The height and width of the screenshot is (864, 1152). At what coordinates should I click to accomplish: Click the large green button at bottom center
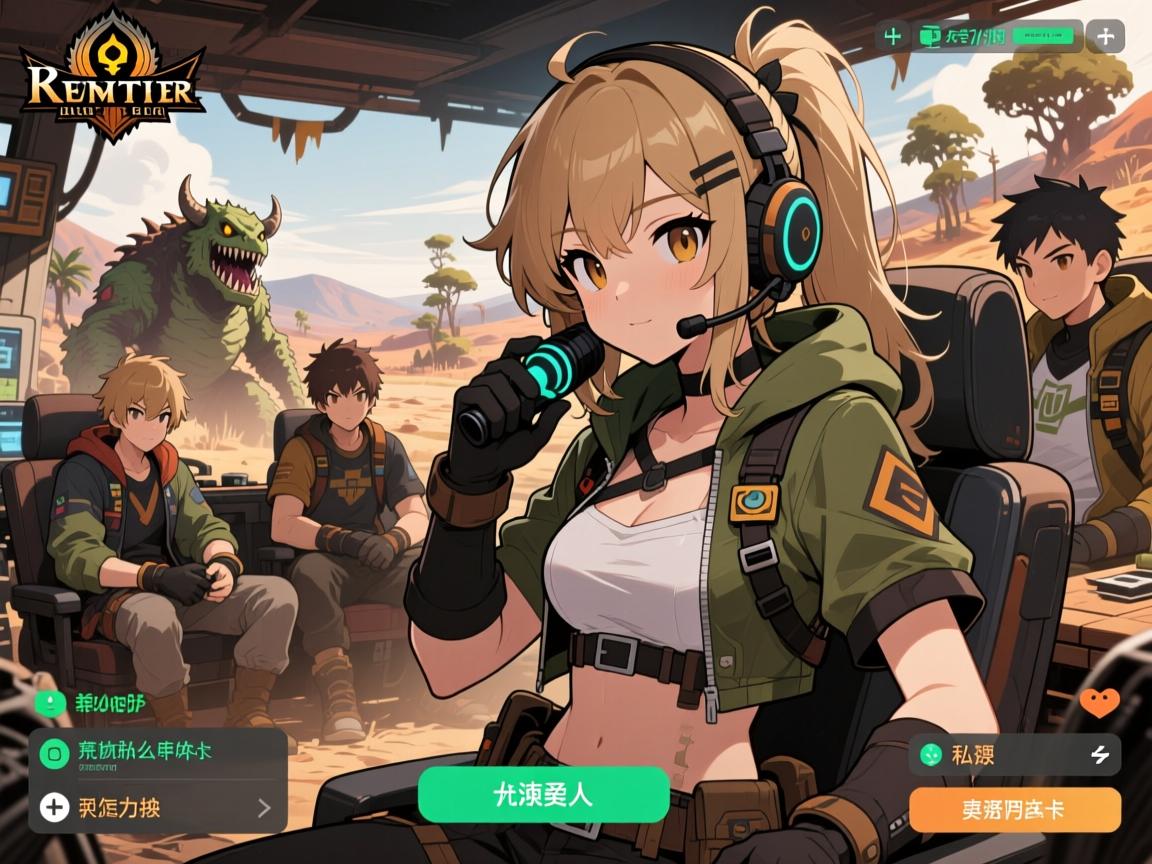tap(543, 794)
